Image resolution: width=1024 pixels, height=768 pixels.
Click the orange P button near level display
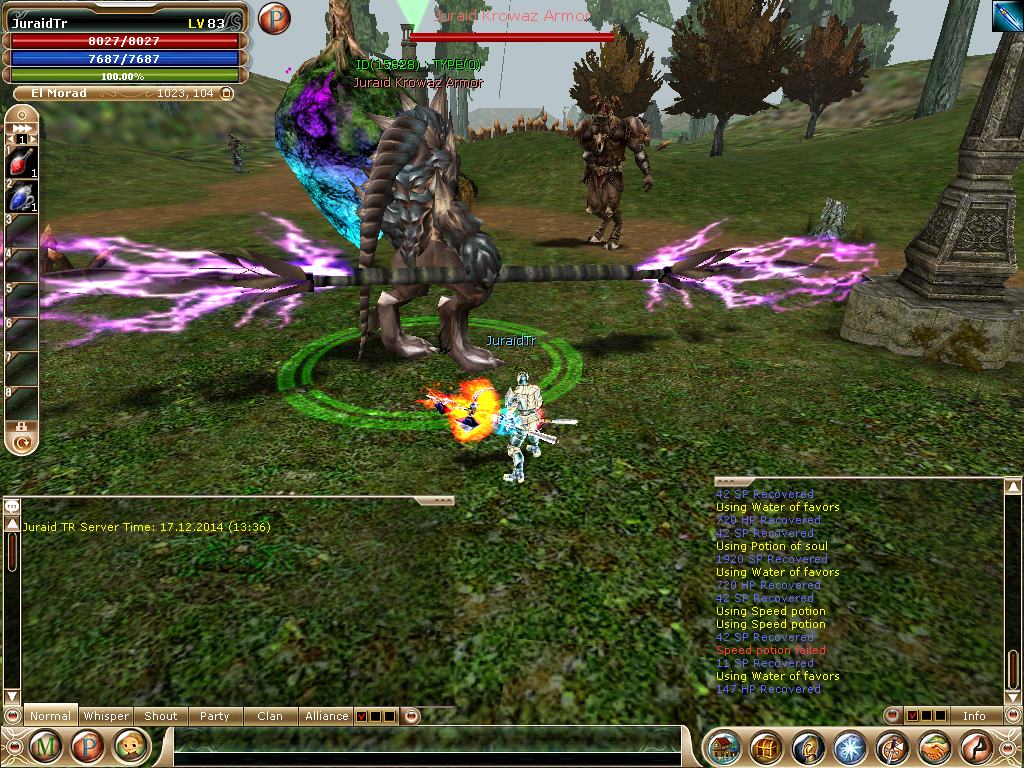273,19
